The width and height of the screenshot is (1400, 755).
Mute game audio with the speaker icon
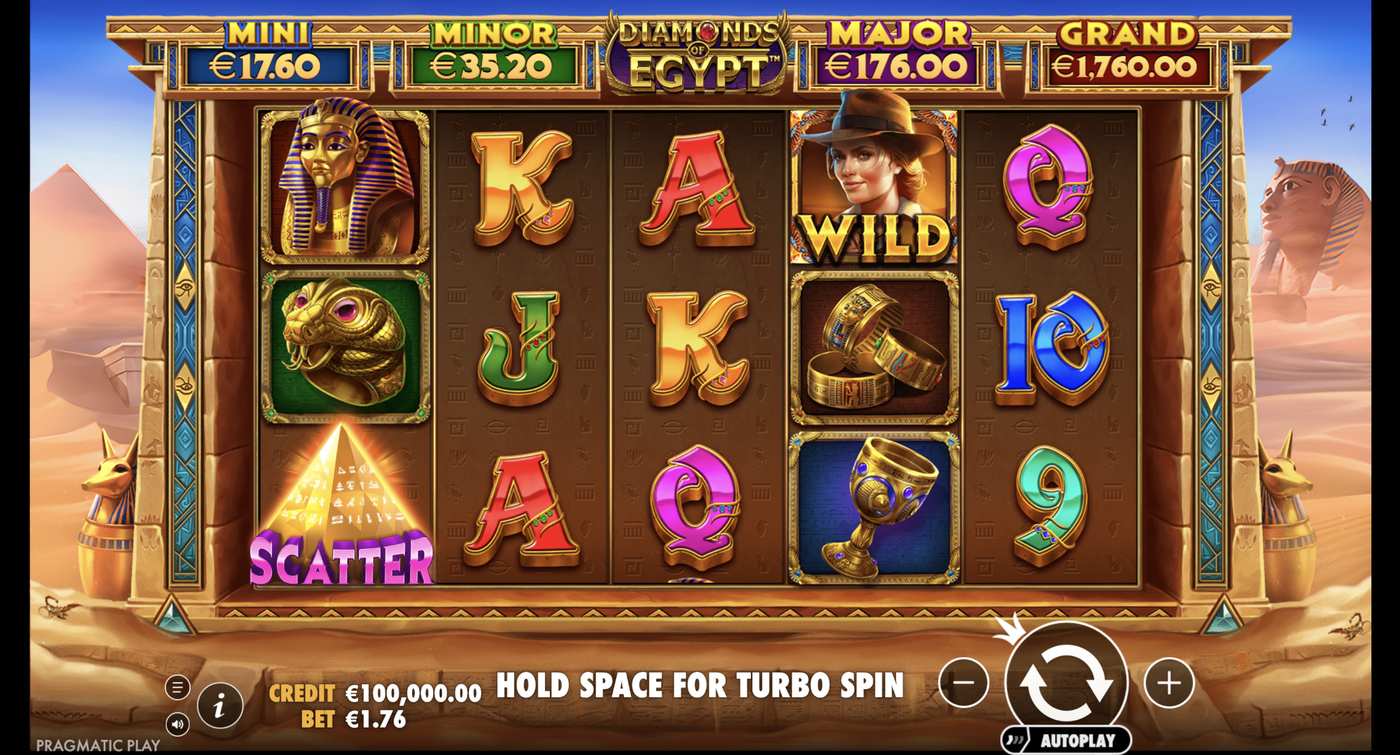pos(180,727)
